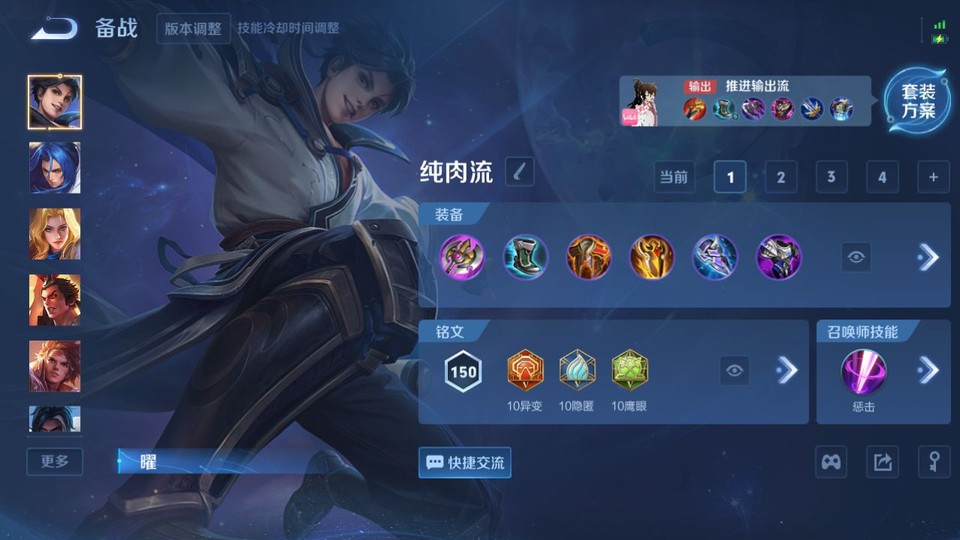960x540 pixels.
Task: Select the blonde hero portrait
Action: pyautogui.click(x=55, y=234)
